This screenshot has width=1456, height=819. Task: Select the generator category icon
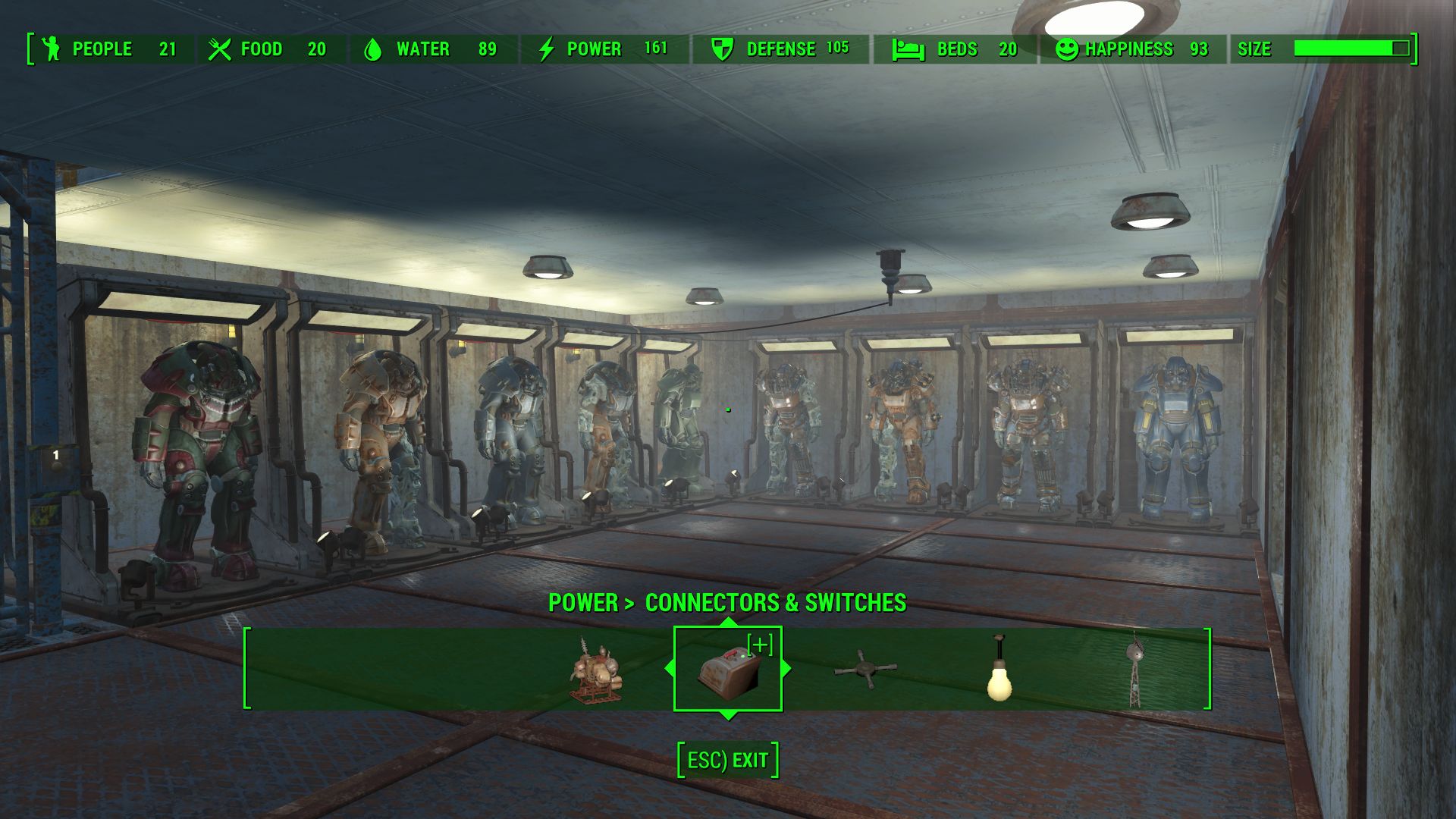pos(598,670)
